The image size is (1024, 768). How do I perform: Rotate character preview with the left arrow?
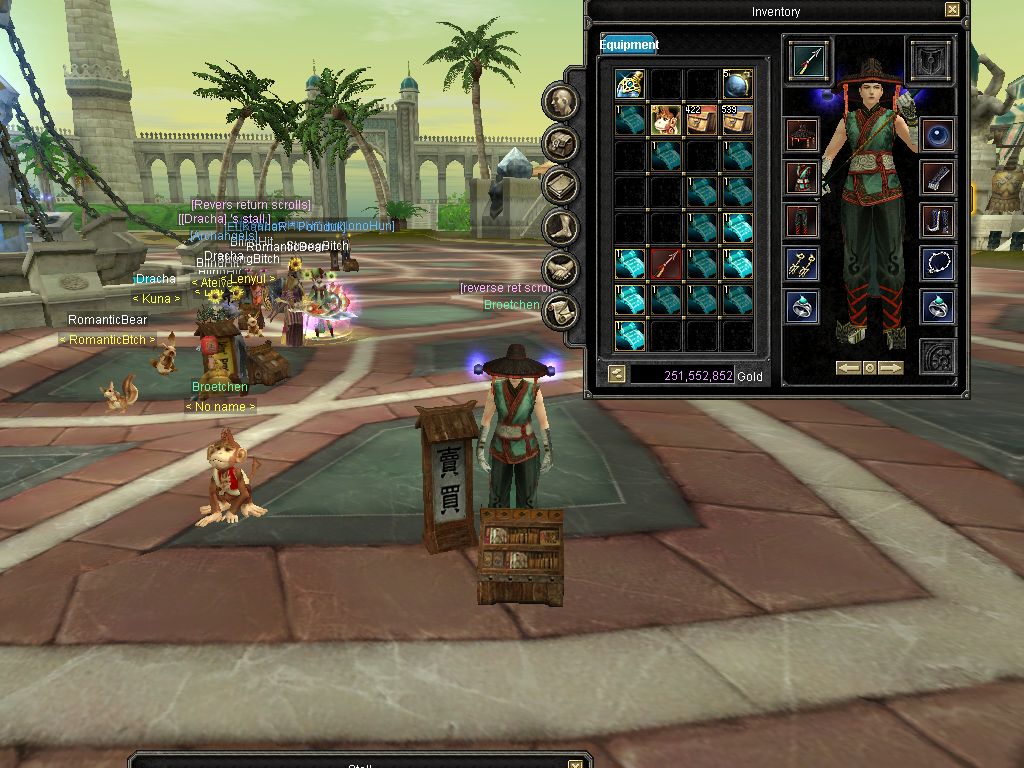pyautogui.click(x=849, y=368)
